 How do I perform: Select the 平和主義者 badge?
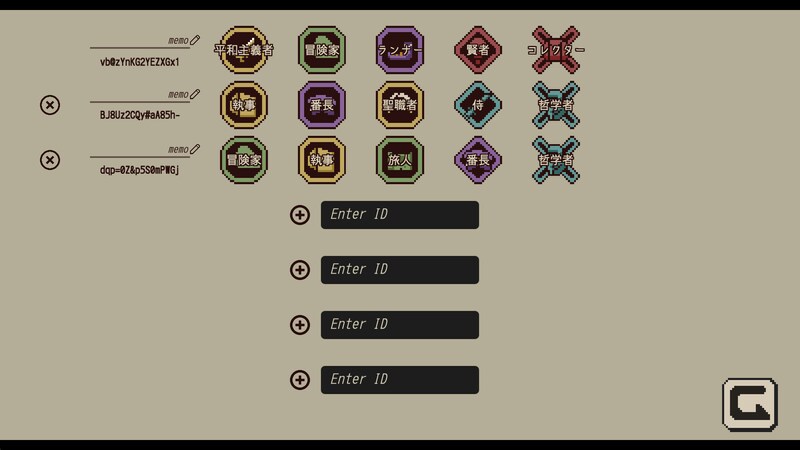coord(244,50)
